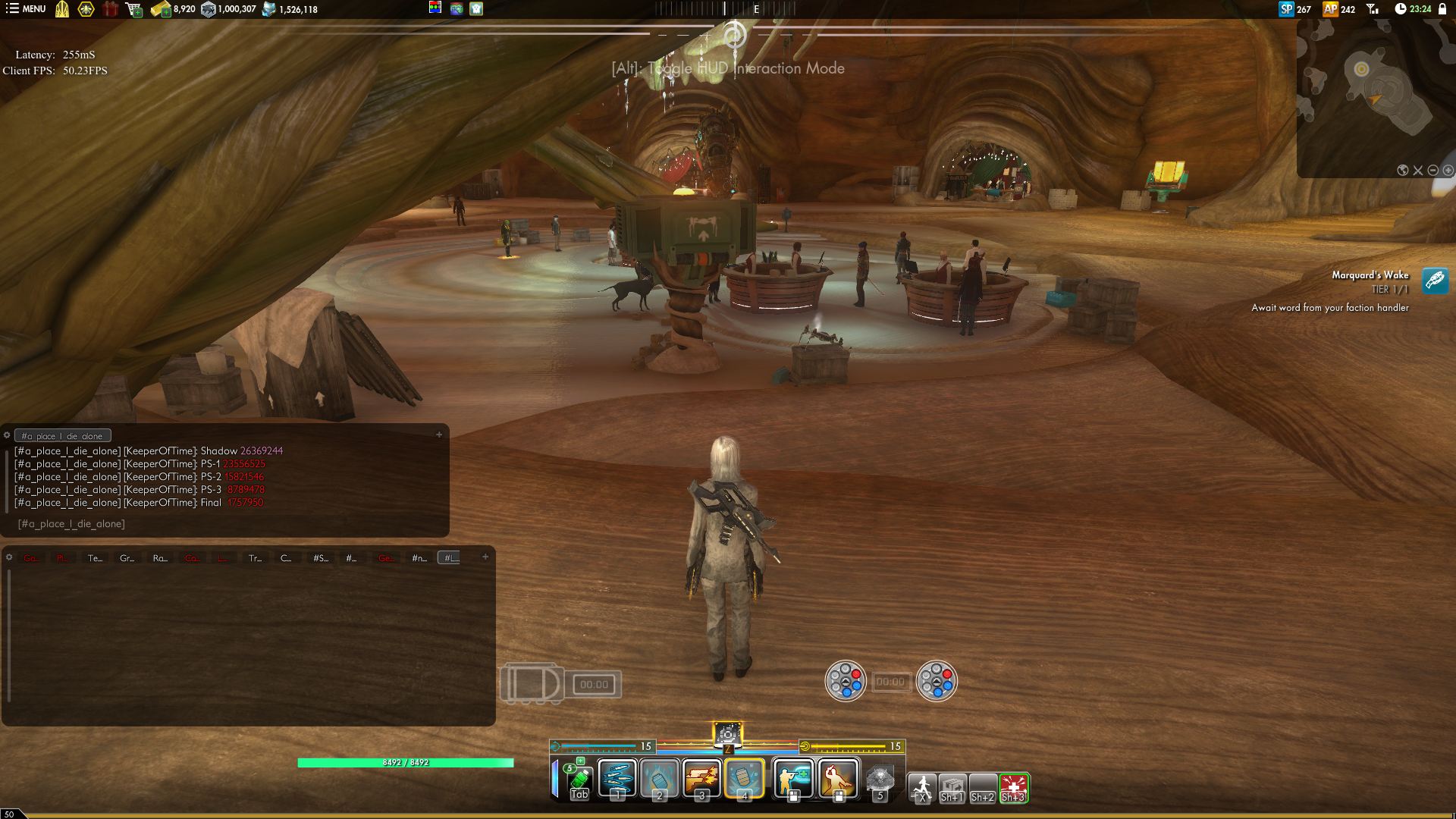Activate the highlighted grenade ability in slot 4

click(x=744, y=778)
